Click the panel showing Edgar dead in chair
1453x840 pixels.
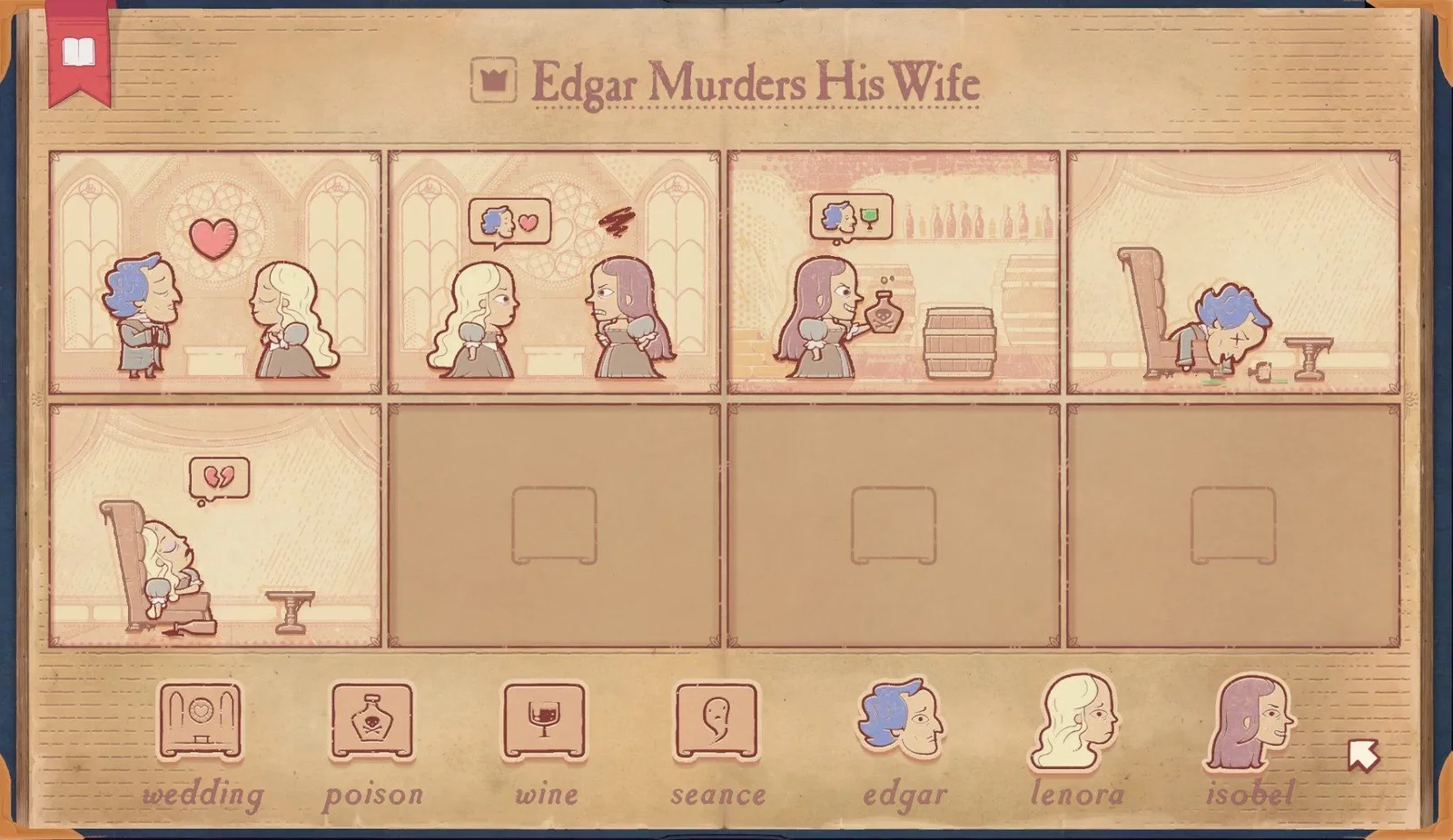tap(1235, 272)
